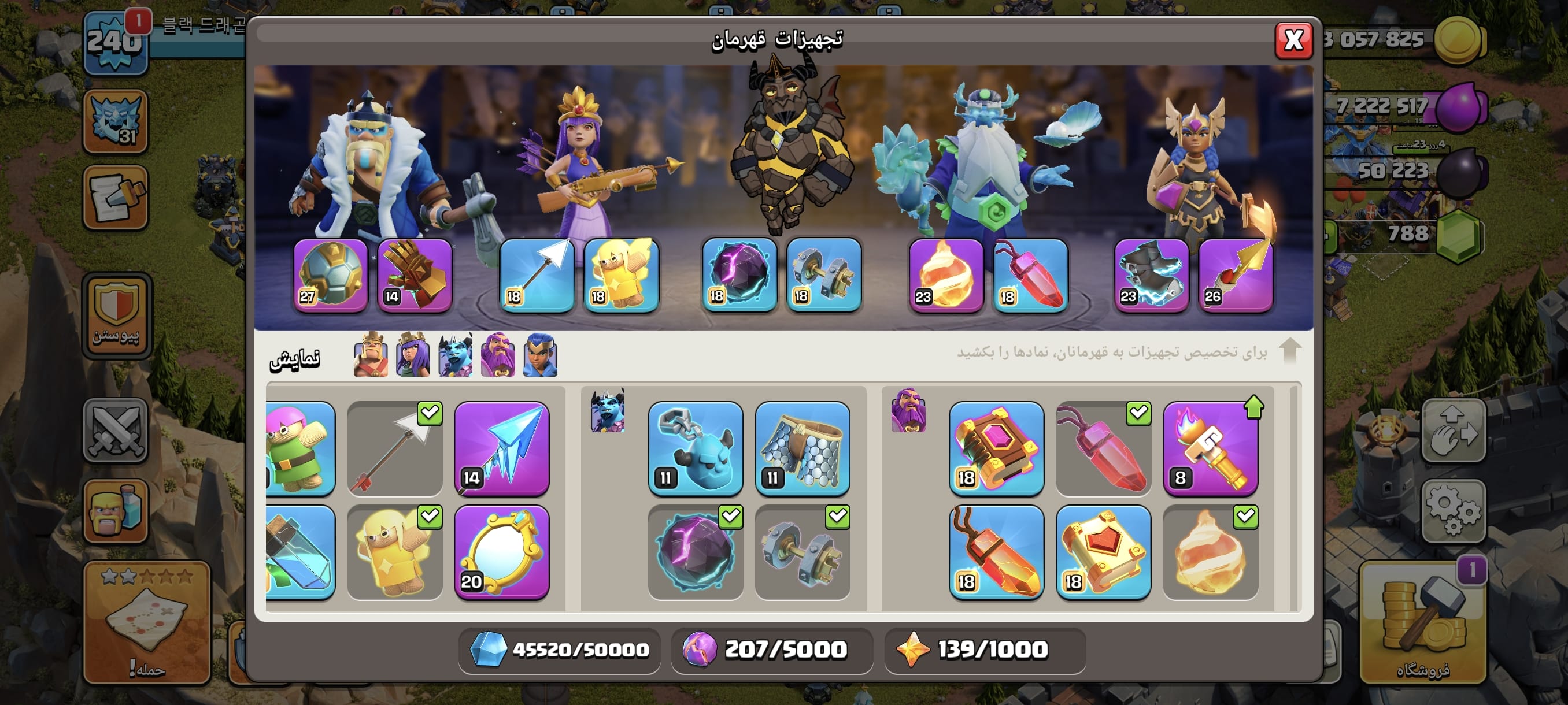Choose the Rage Gem level 18
The width and height of the screenshot is (1568, 705).
pyautogui.click(x=996, y=553)
